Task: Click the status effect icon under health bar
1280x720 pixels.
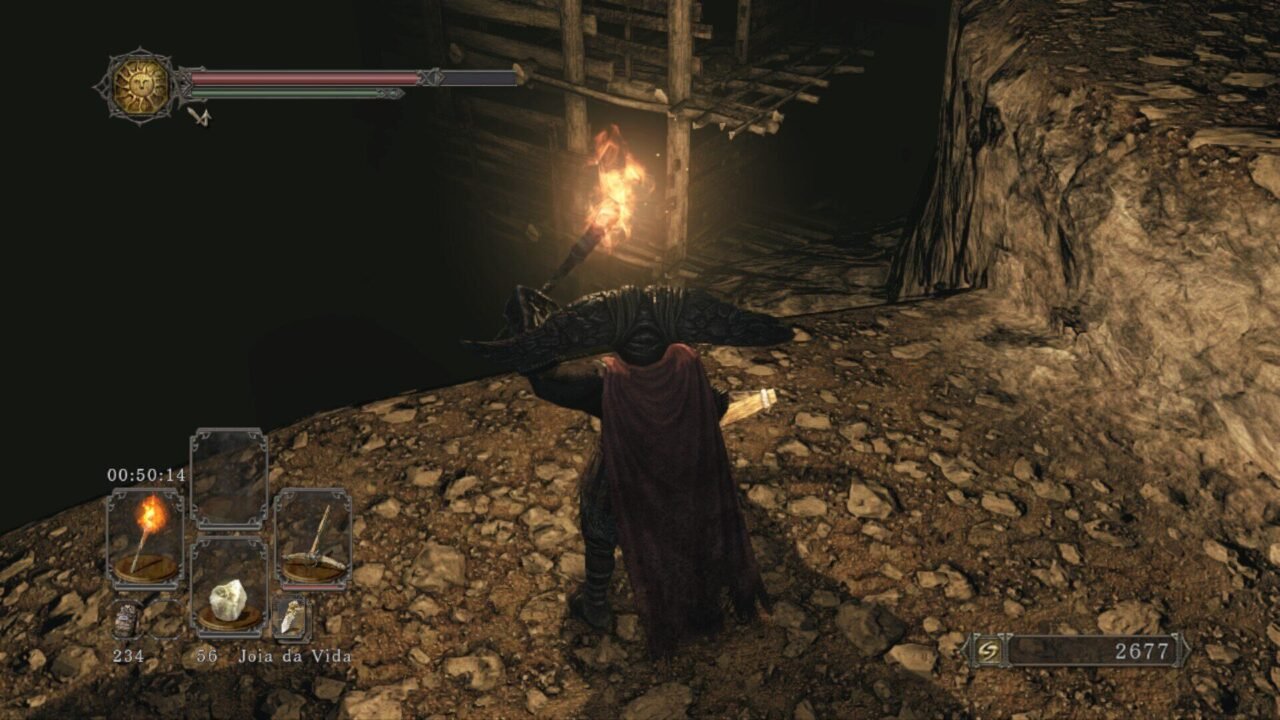Action: point(199,117)
